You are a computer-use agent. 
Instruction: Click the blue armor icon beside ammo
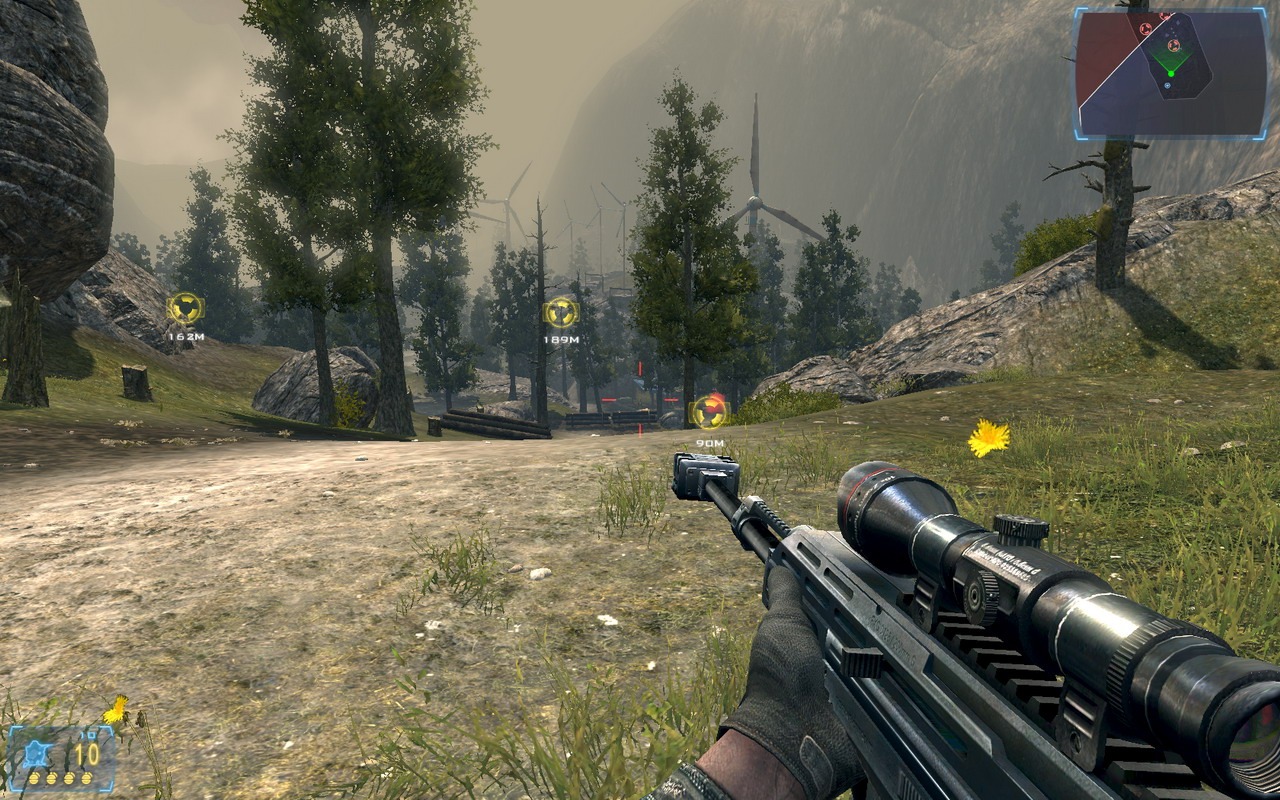tap(34, 751)
